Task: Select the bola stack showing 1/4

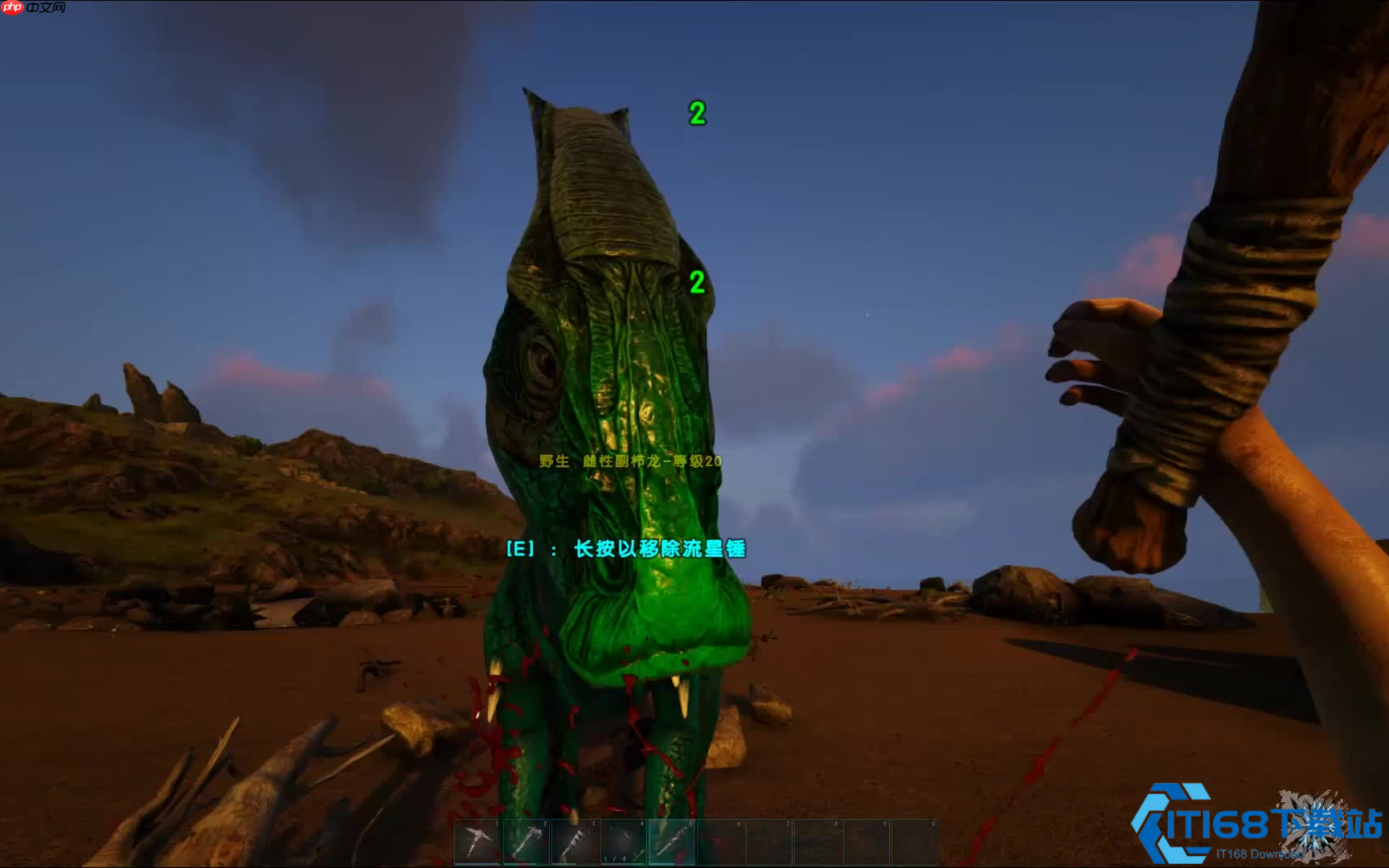Action: click(624, 842)
